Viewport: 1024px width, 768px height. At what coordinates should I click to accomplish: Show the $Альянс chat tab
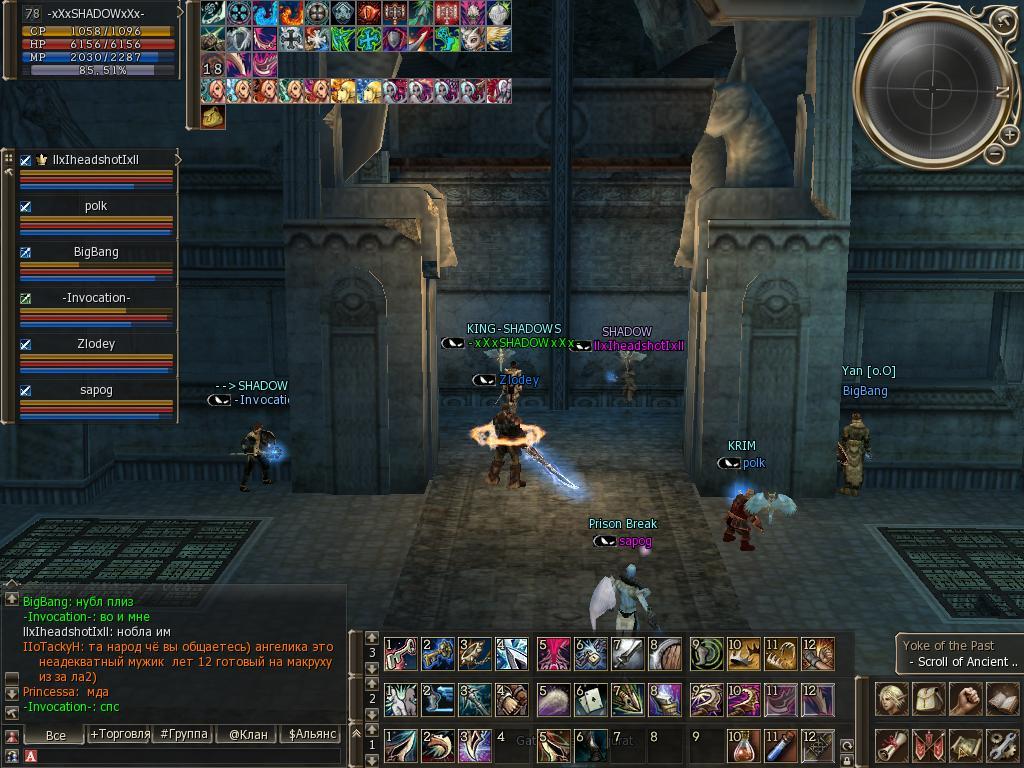tap(311, 734)
